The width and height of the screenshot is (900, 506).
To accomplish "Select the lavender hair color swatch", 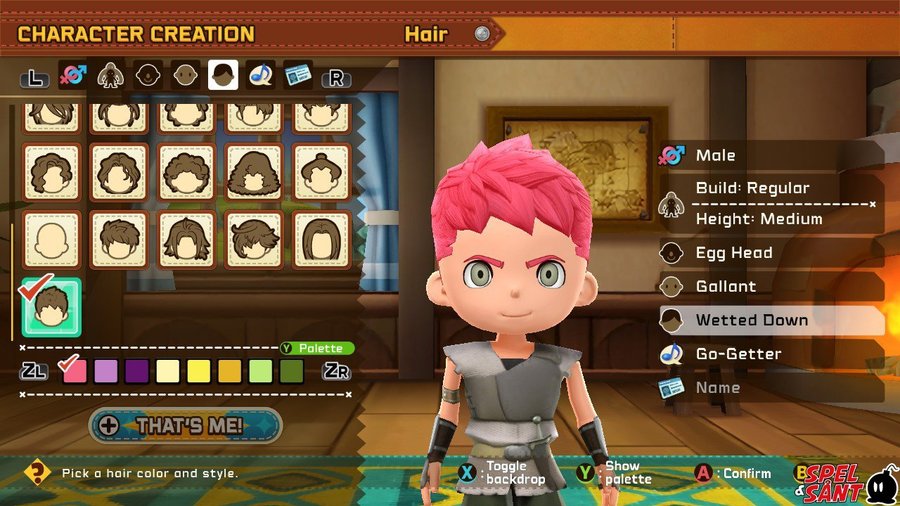I will [x=106, y=372].
